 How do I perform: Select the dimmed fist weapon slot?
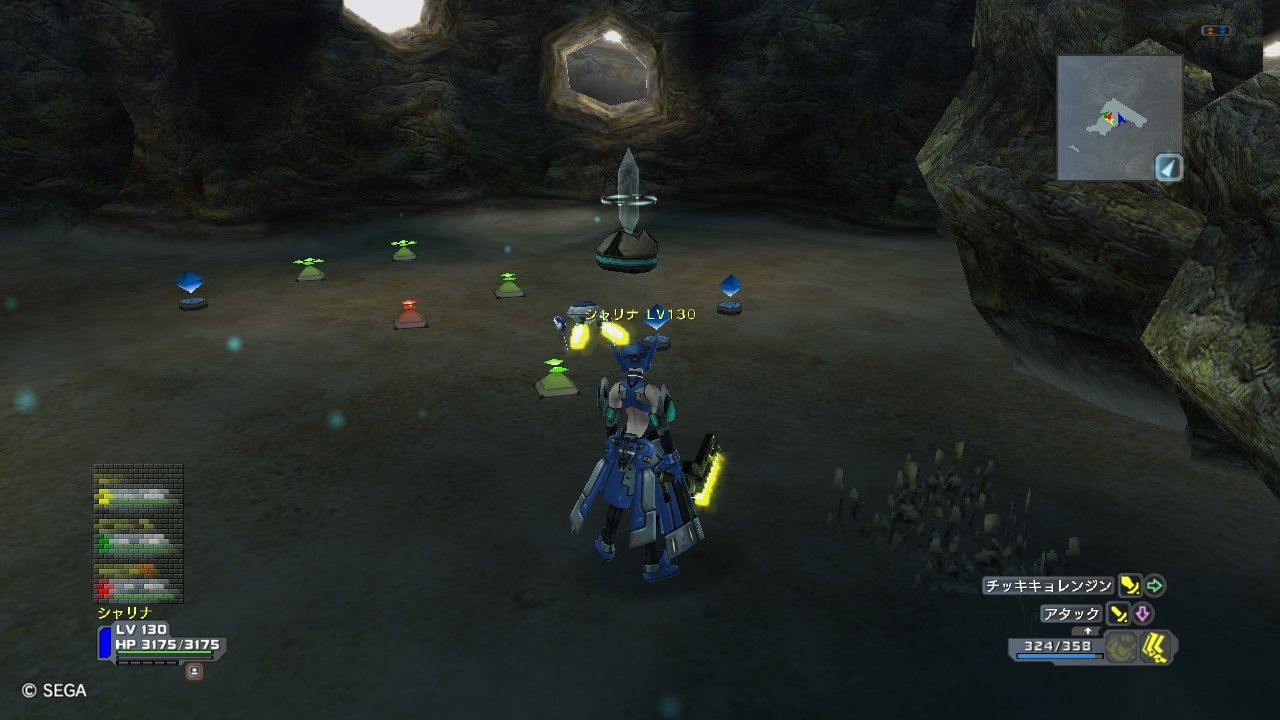(1122, 648)
